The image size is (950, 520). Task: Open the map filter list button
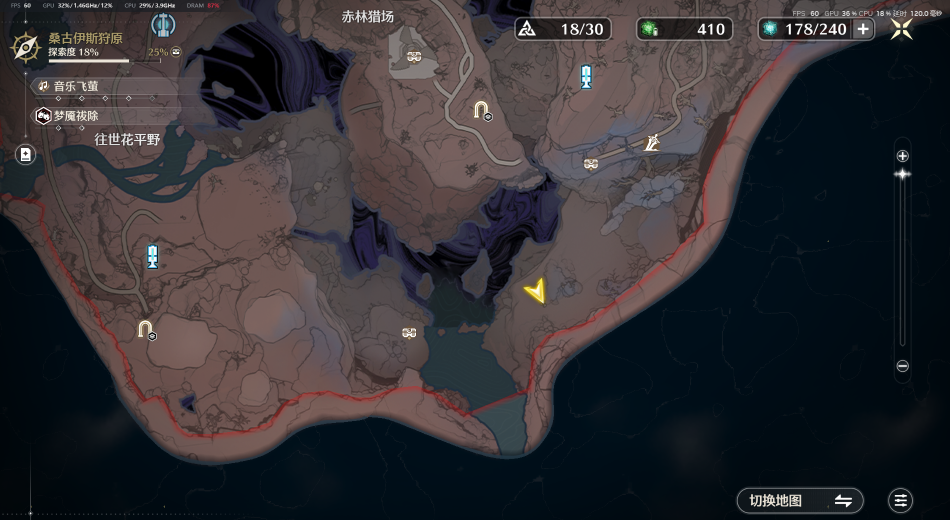pos(901,500)
